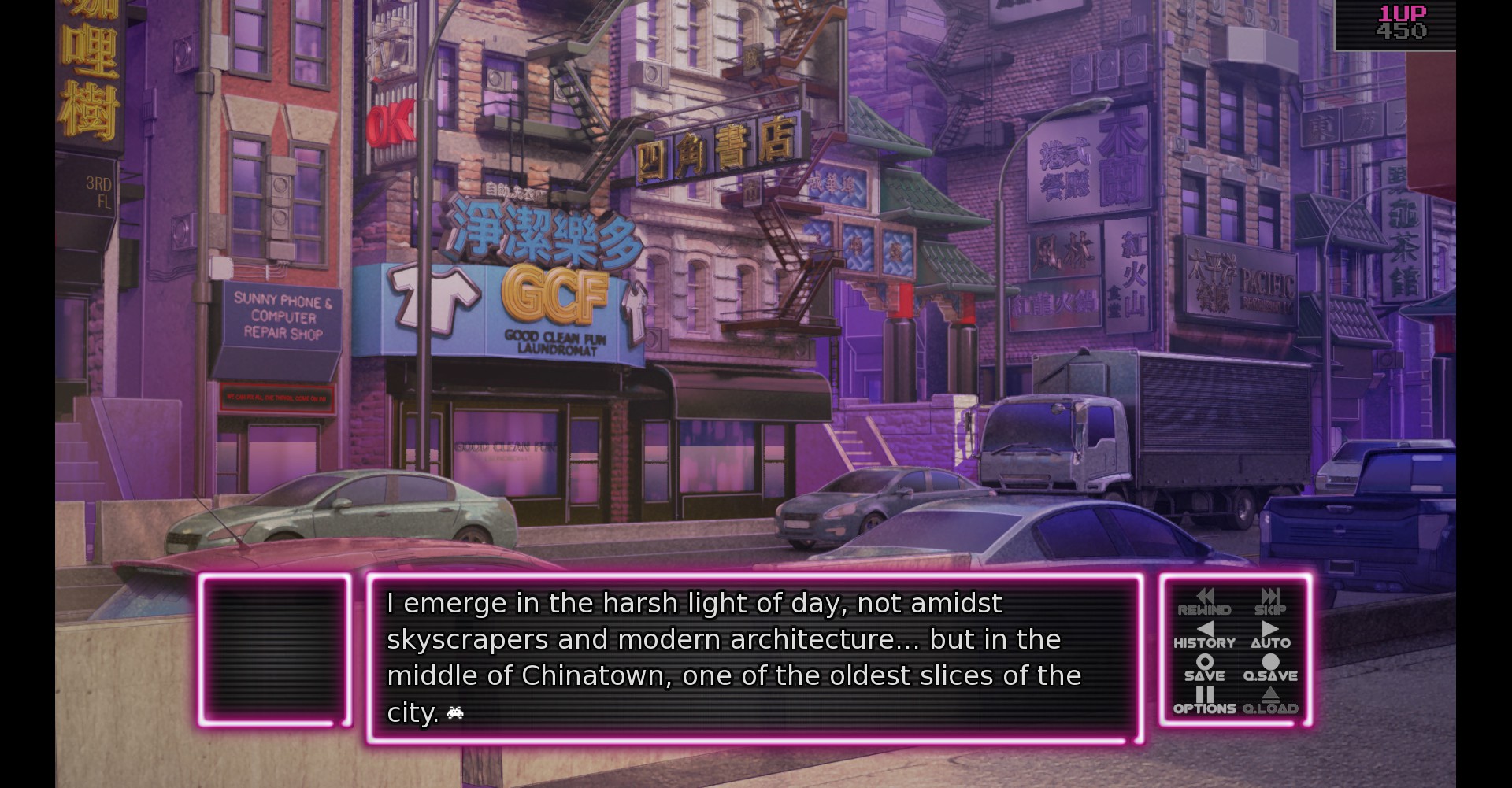
Task: Enable Auto advance mode
Action: coord(1269,635)
